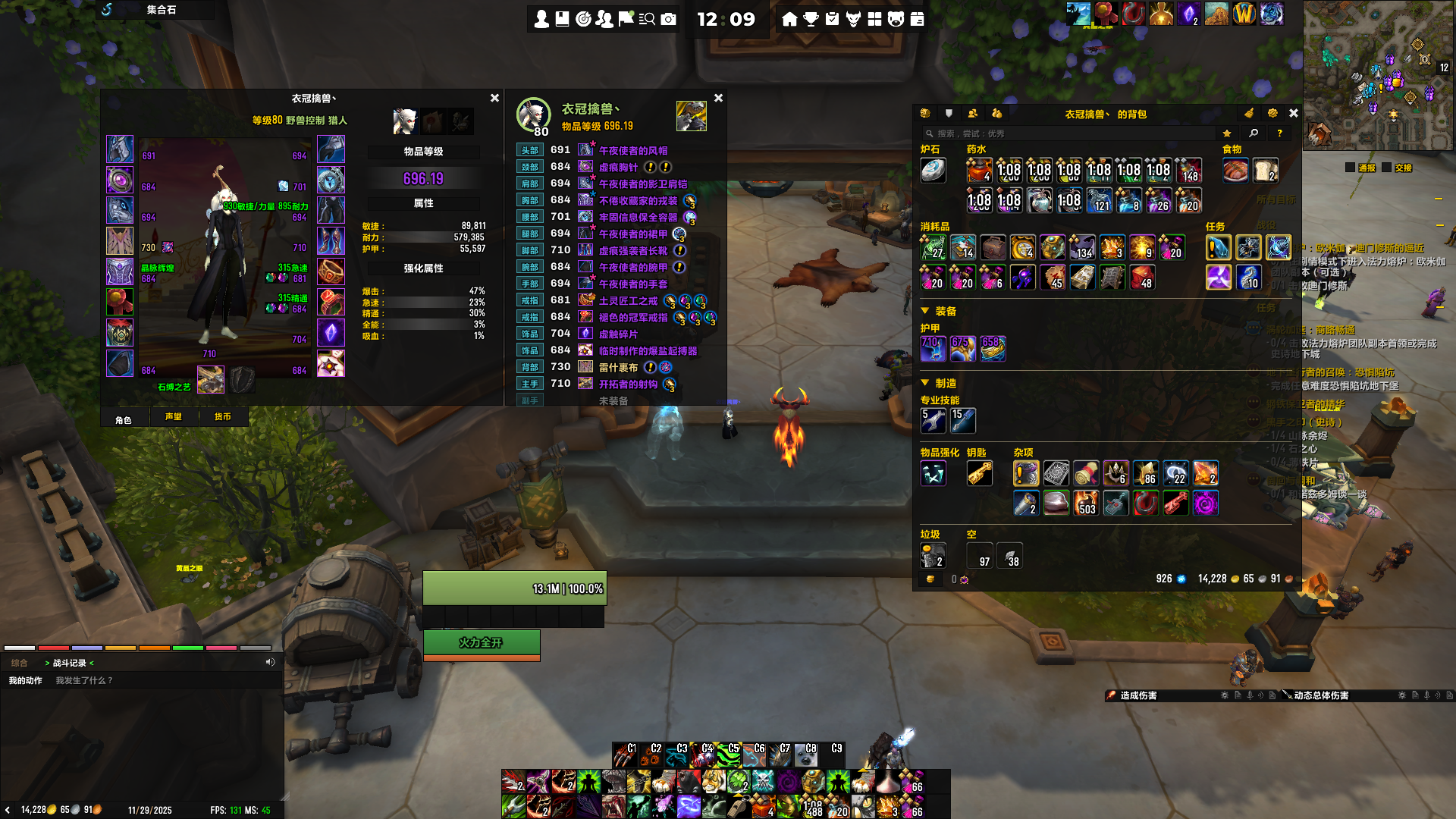Click the 午夜使者的风帽 head item row
The height and width of the screenshot is (819, 1456).
coord(632,151)
